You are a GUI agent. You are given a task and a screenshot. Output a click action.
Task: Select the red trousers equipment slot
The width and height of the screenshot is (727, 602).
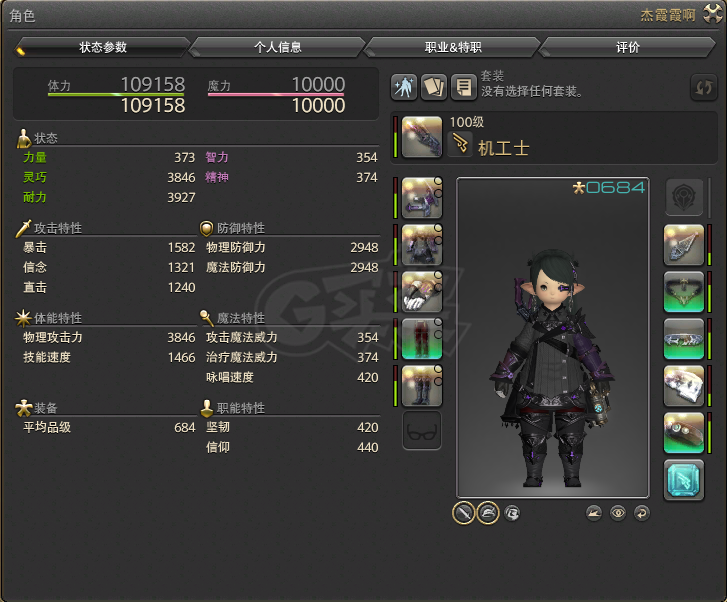pos(422,339)
